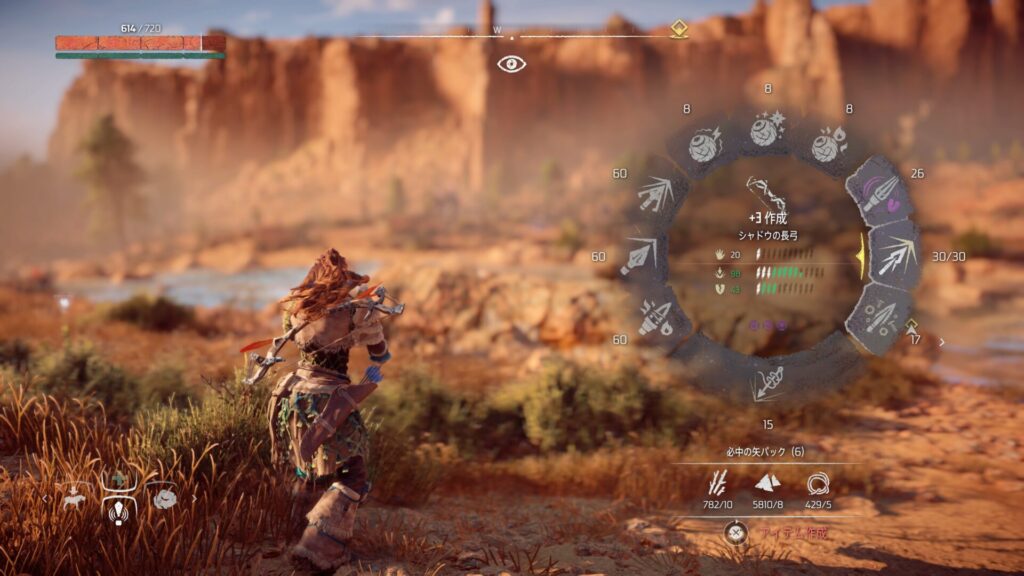The width and height of the screenshot is (1024, 576).
Task: Click the coiled wire crafting resource
Action: 818,484
